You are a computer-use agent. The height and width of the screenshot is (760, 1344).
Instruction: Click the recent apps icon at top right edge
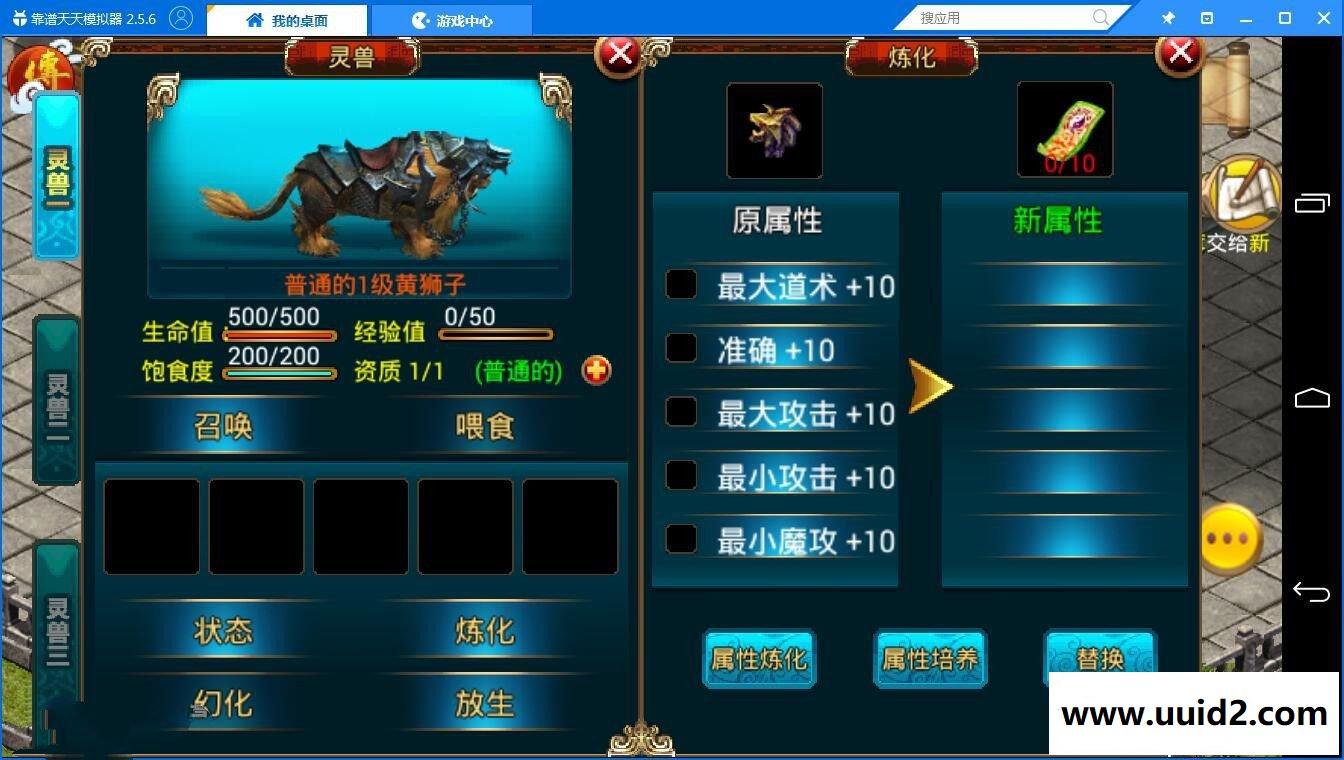pyautogui.click(x=1311, y=203)
